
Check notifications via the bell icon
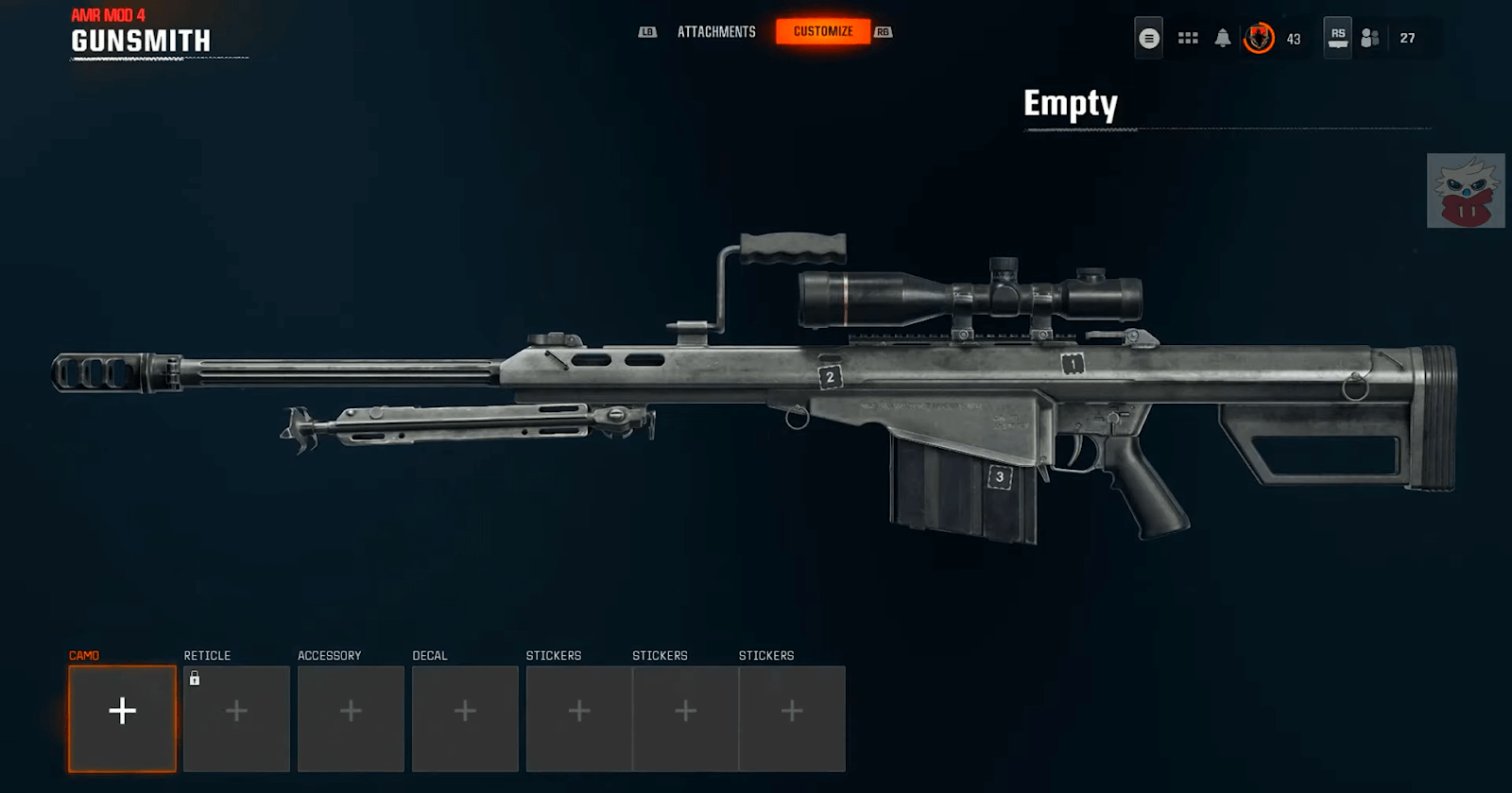(1225, 38)
